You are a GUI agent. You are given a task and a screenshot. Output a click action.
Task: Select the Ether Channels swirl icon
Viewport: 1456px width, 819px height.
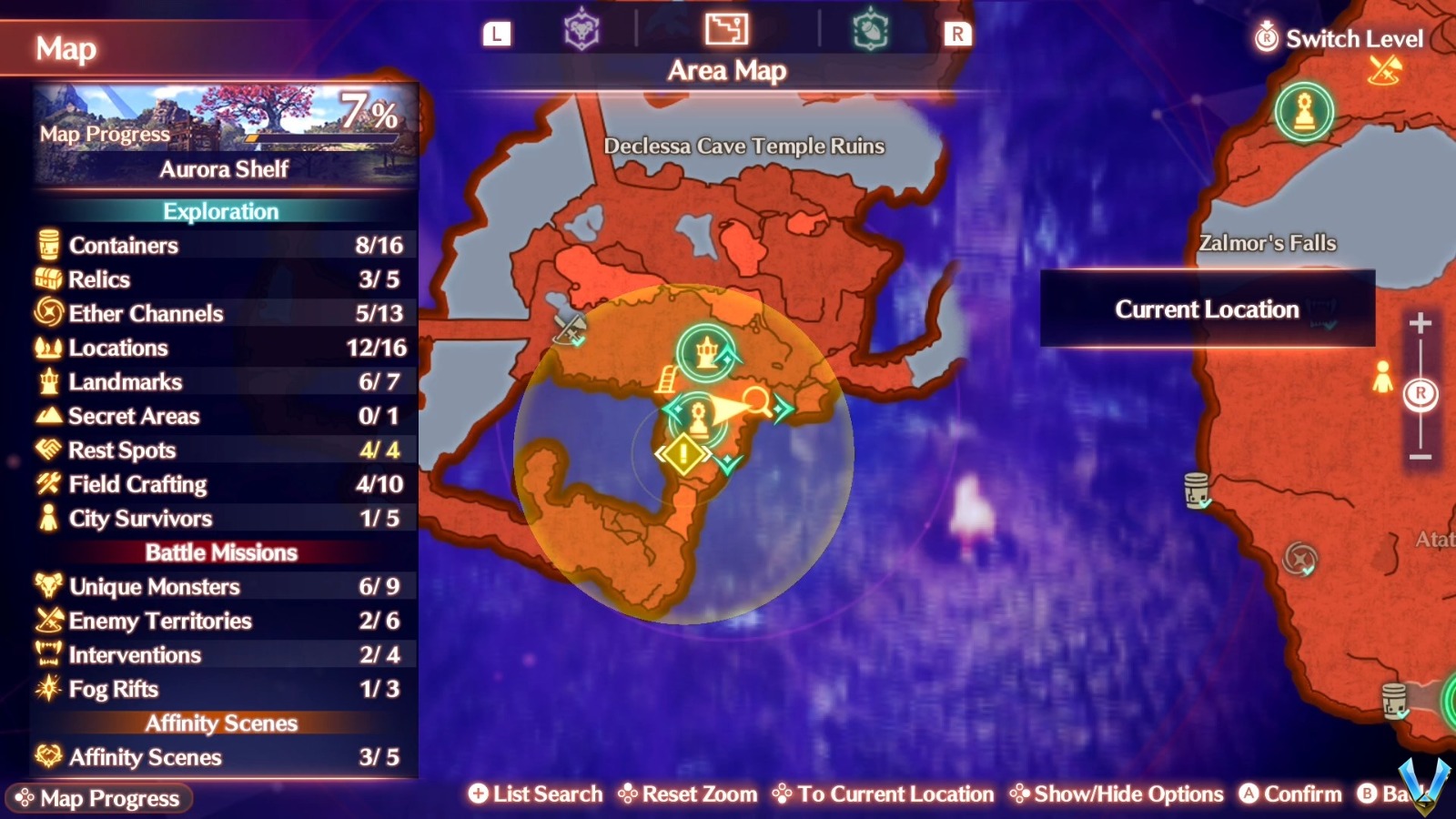coord(47,313)
